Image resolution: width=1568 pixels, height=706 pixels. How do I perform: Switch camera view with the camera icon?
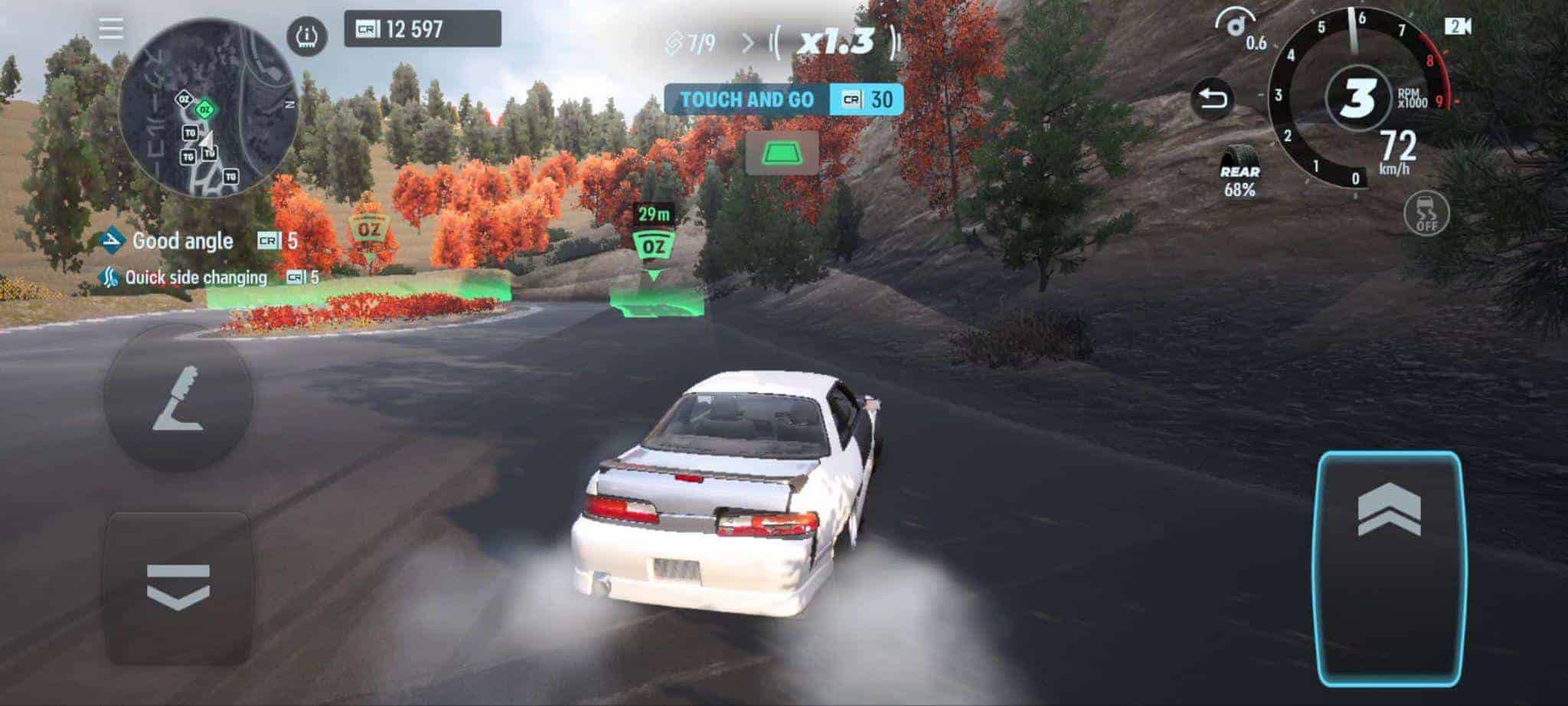pyautogui.click(x=1458, y=27)
